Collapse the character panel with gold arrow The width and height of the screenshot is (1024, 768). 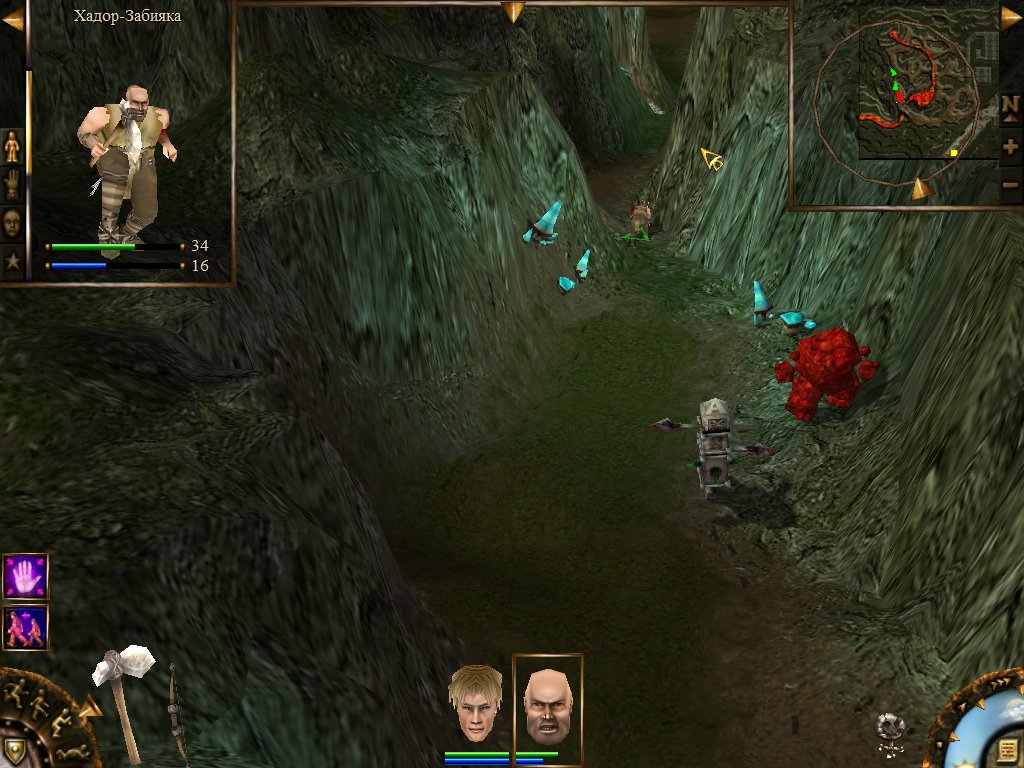(13, 19)
